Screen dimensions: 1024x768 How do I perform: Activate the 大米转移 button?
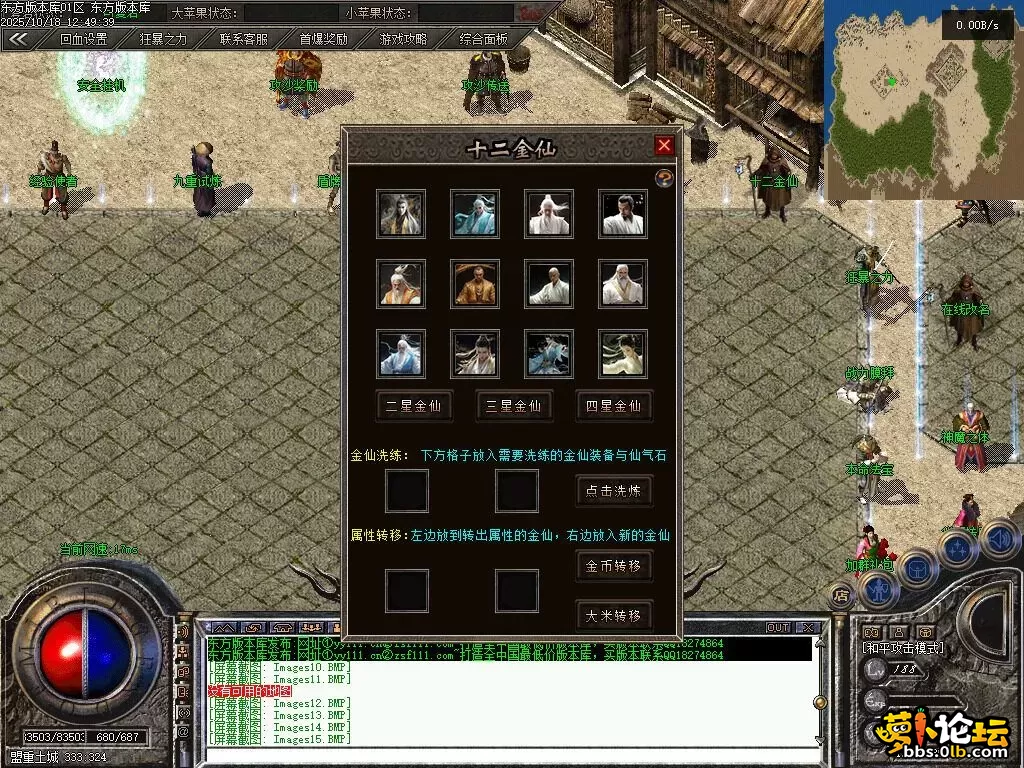614,614
